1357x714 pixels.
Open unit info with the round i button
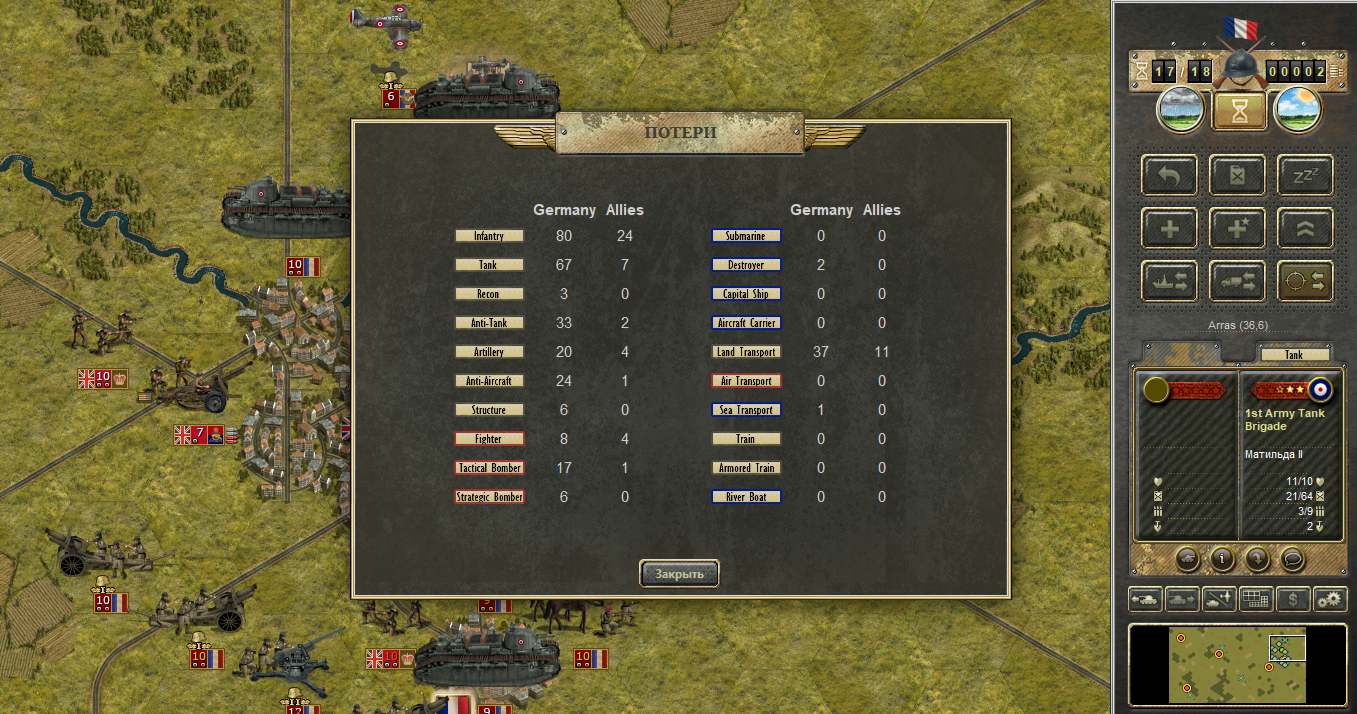coord(1222,558)
